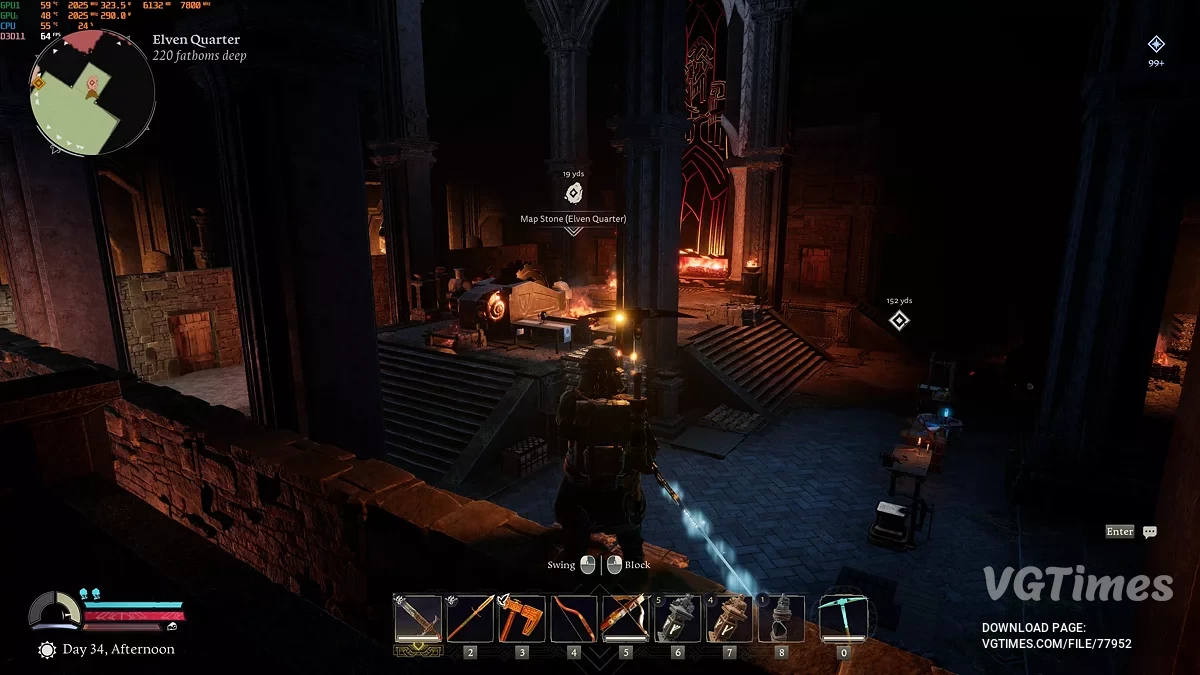Choose the bow in hotbar slot 4
Screen dimensions: 1200x675
tap(574, 618)
